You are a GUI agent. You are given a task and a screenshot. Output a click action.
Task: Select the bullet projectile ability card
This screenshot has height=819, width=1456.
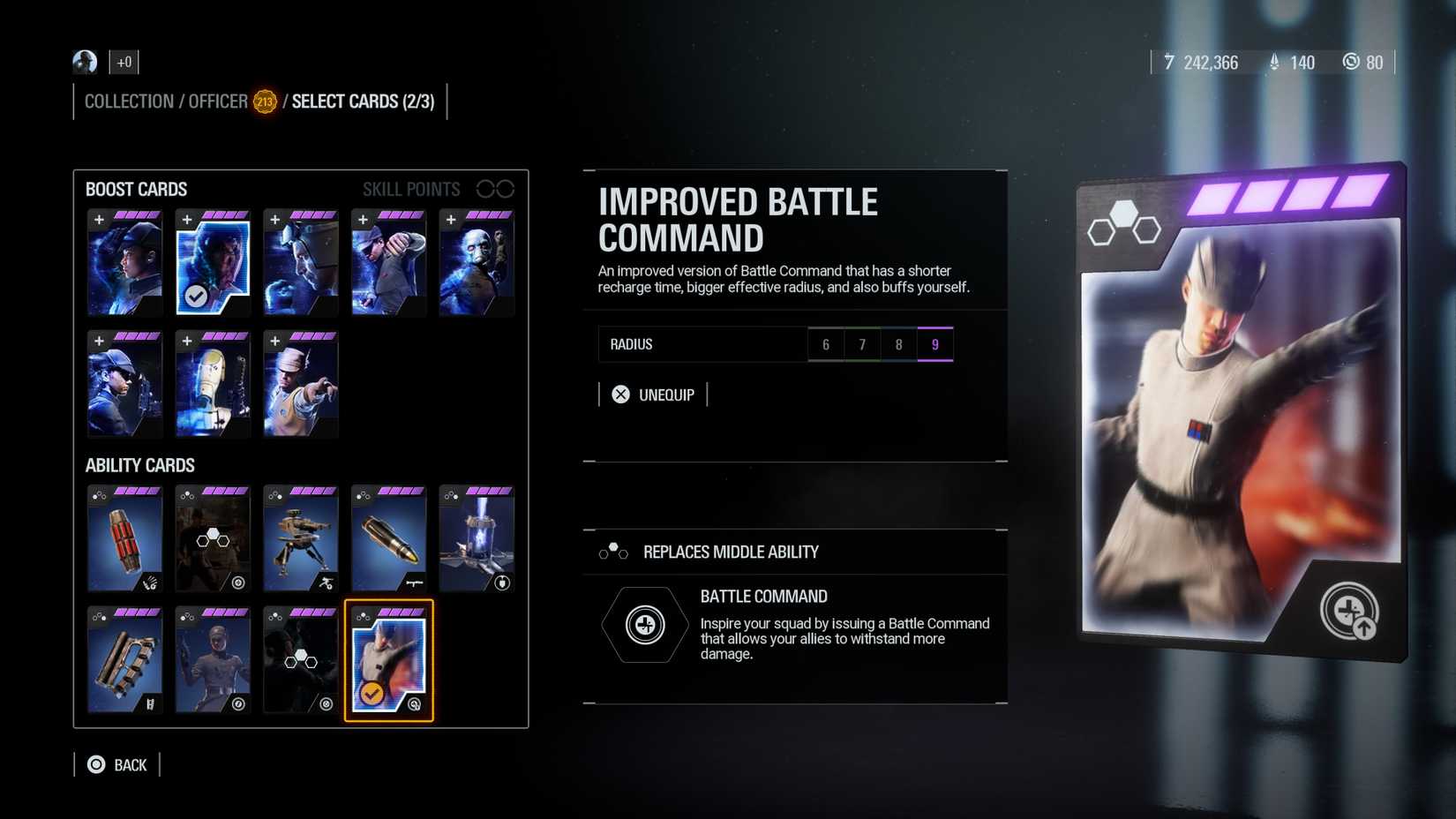389,538
